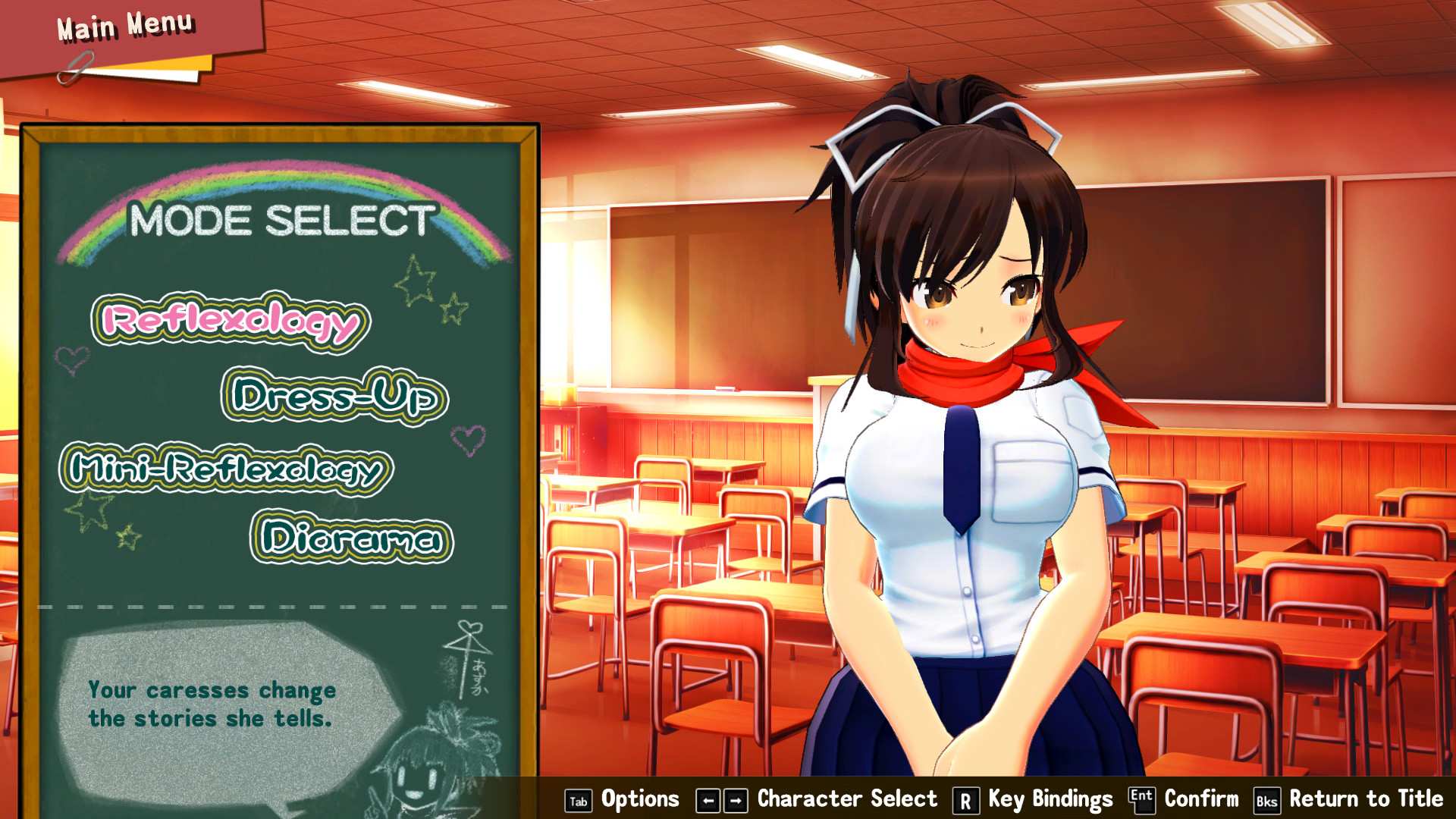Click the Tab key icon for Options
This screenshot has width=1456, height=819.
point(577,799)
